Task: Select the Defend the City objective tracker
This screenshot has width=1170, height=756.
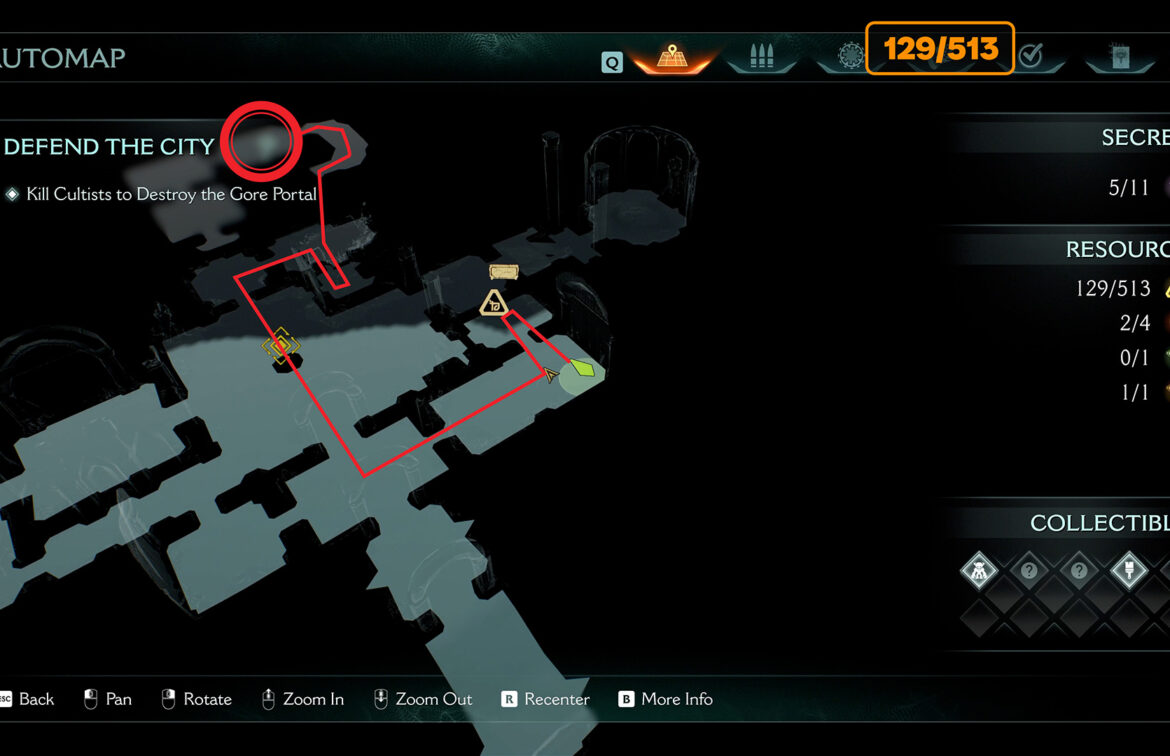Action: click(109, 147)
